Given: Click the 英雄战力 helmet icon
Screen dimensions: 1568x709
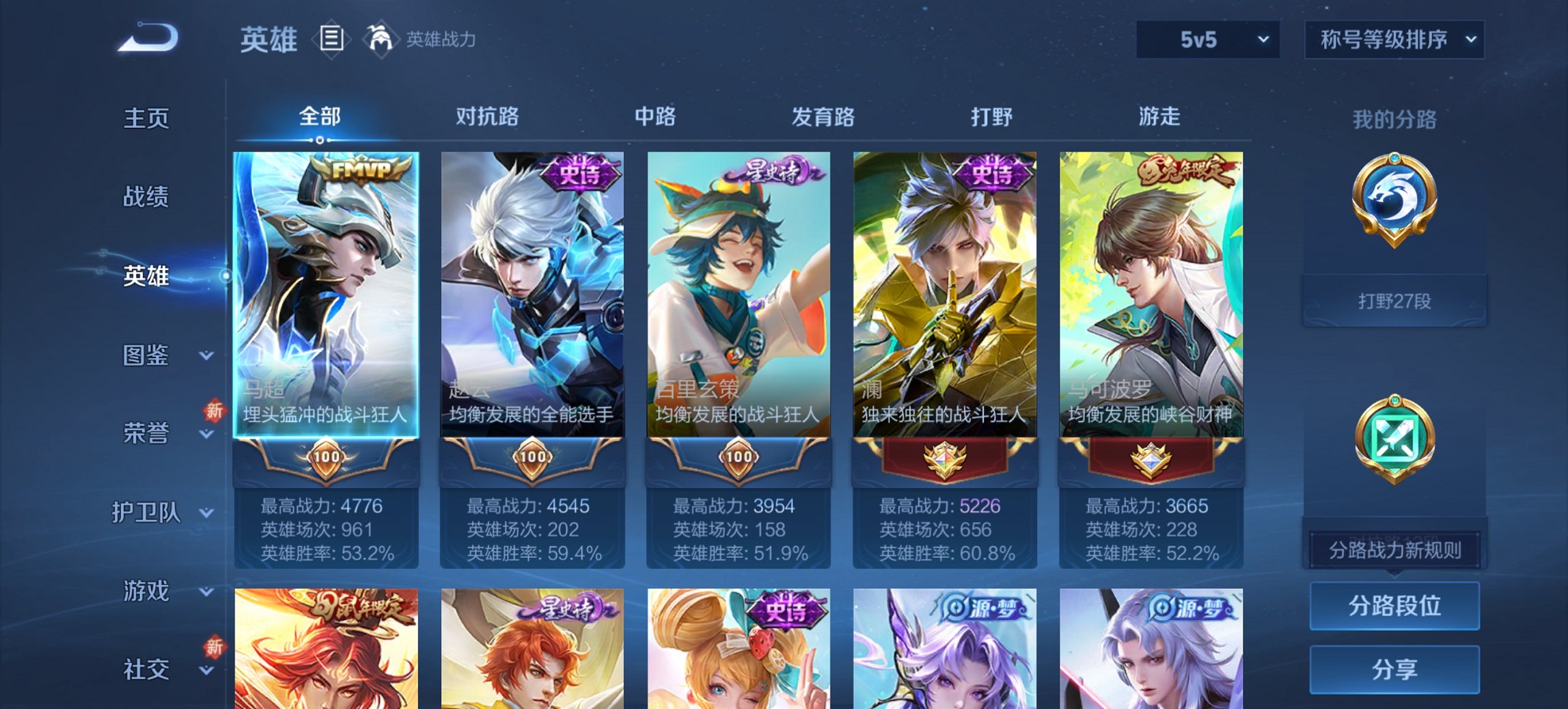Looking at the screenshot, I should tap(381, 40).
